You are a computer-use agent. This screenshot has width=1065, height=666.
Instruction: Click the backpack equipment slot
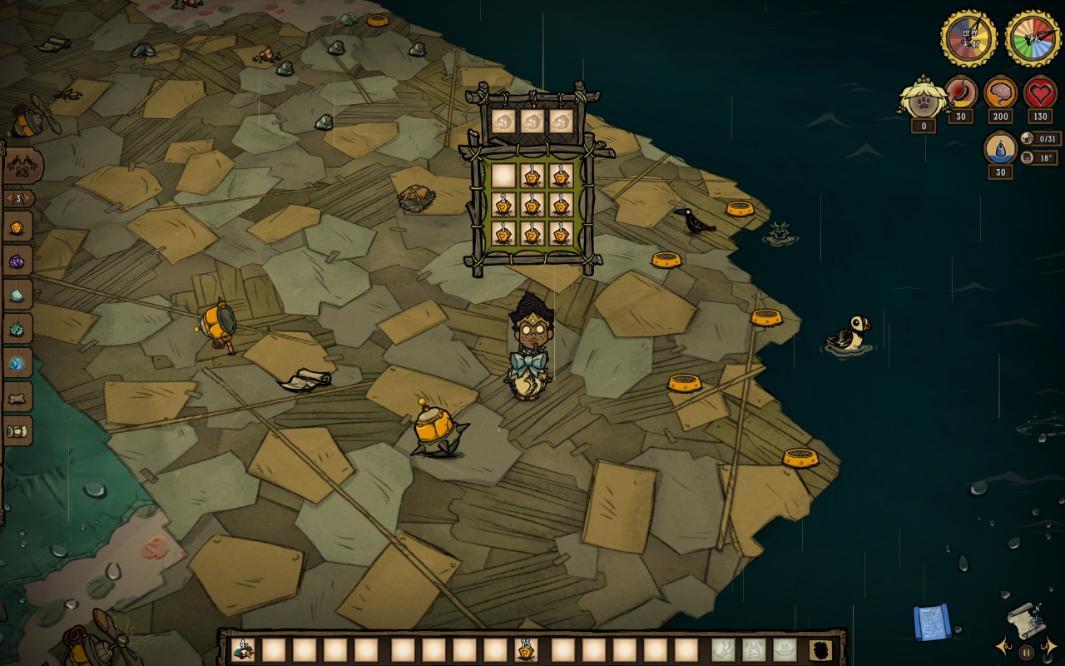820,650
